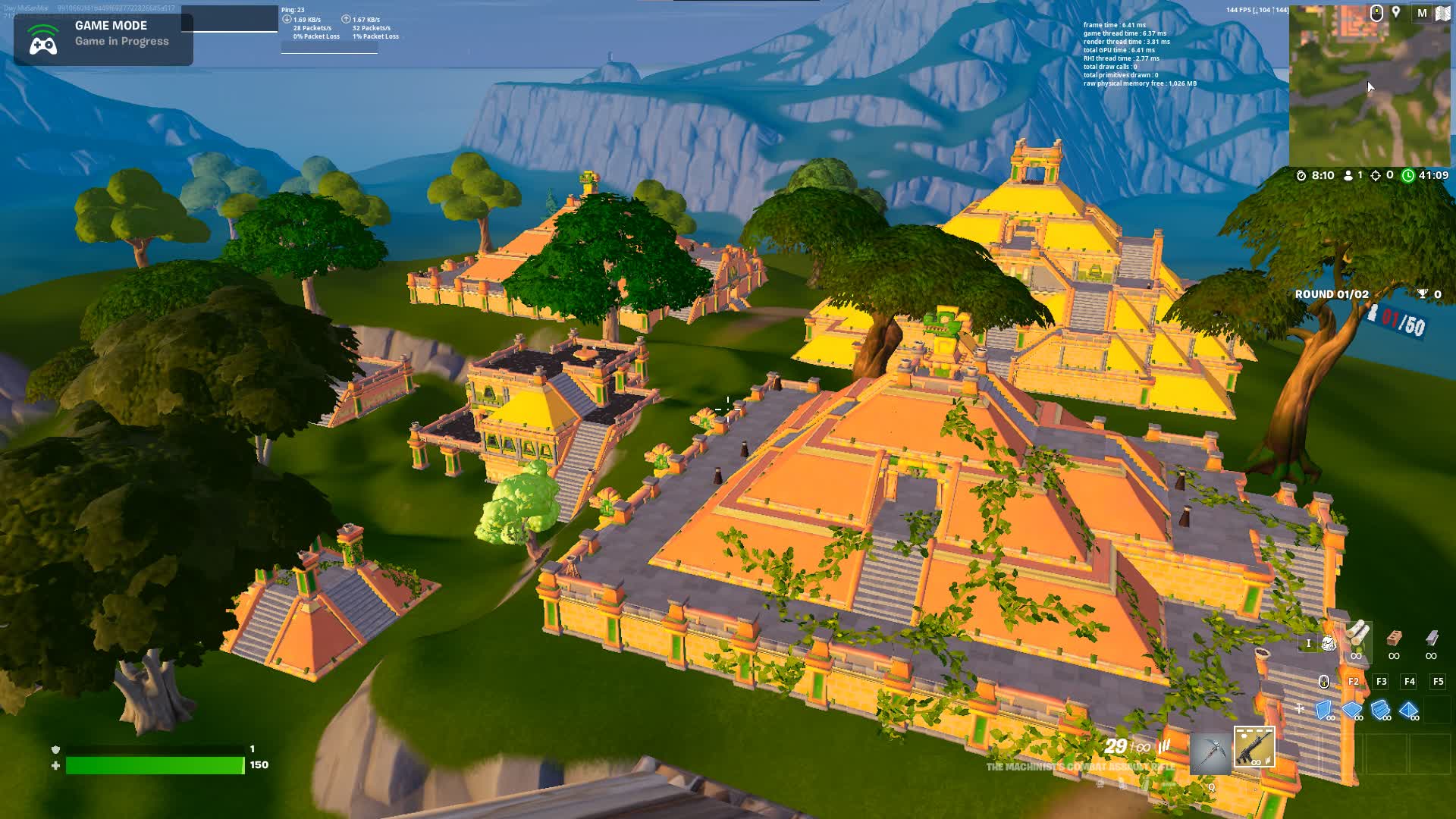The width and height of the screenshot is (1456, 819).
Task: Expand the full map via the map icon
Action: pos(1443,14)
